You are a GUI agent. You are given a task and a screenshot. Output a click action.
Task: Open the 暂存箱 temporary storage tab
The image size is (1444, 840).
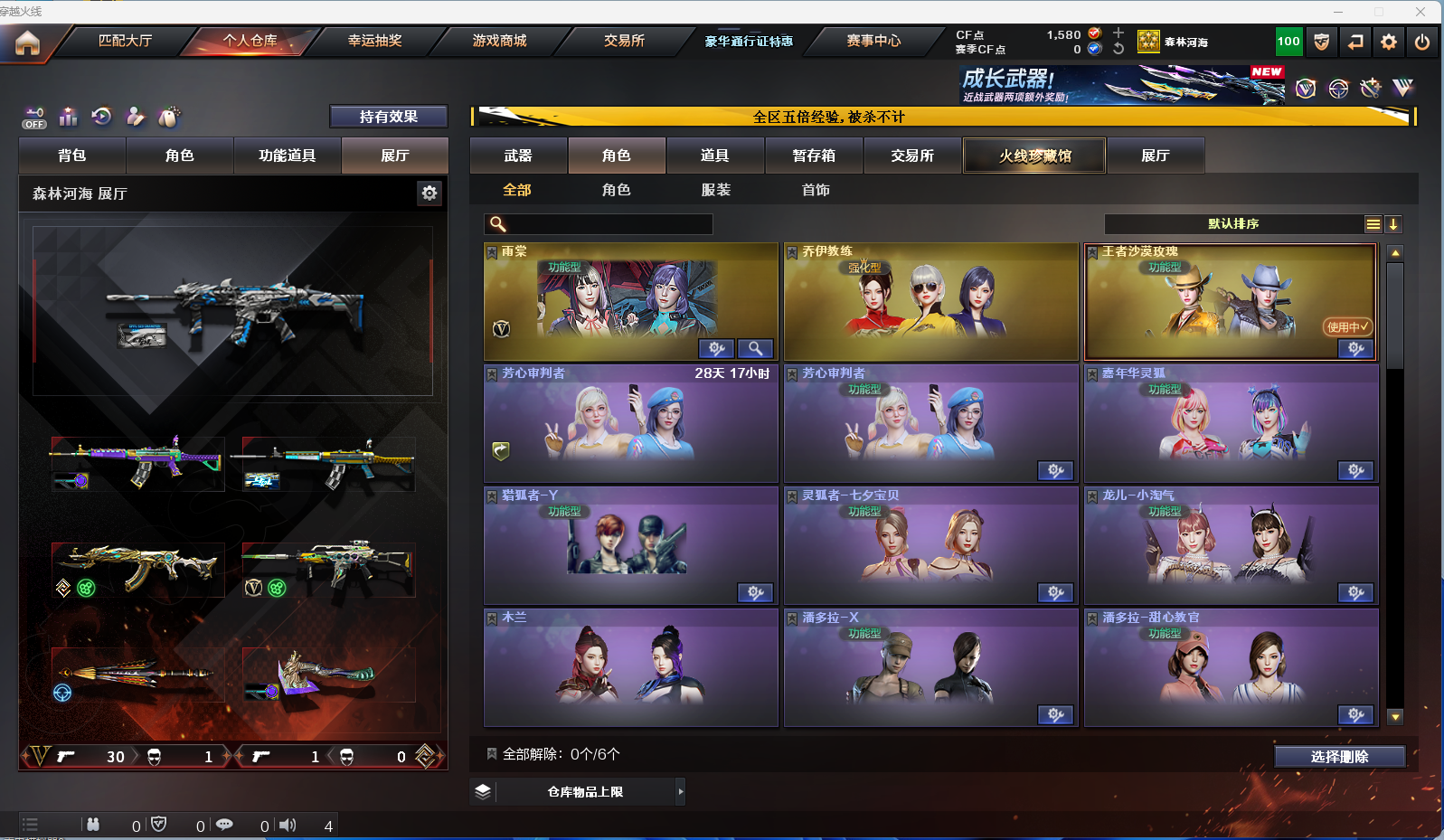(814, 156)
